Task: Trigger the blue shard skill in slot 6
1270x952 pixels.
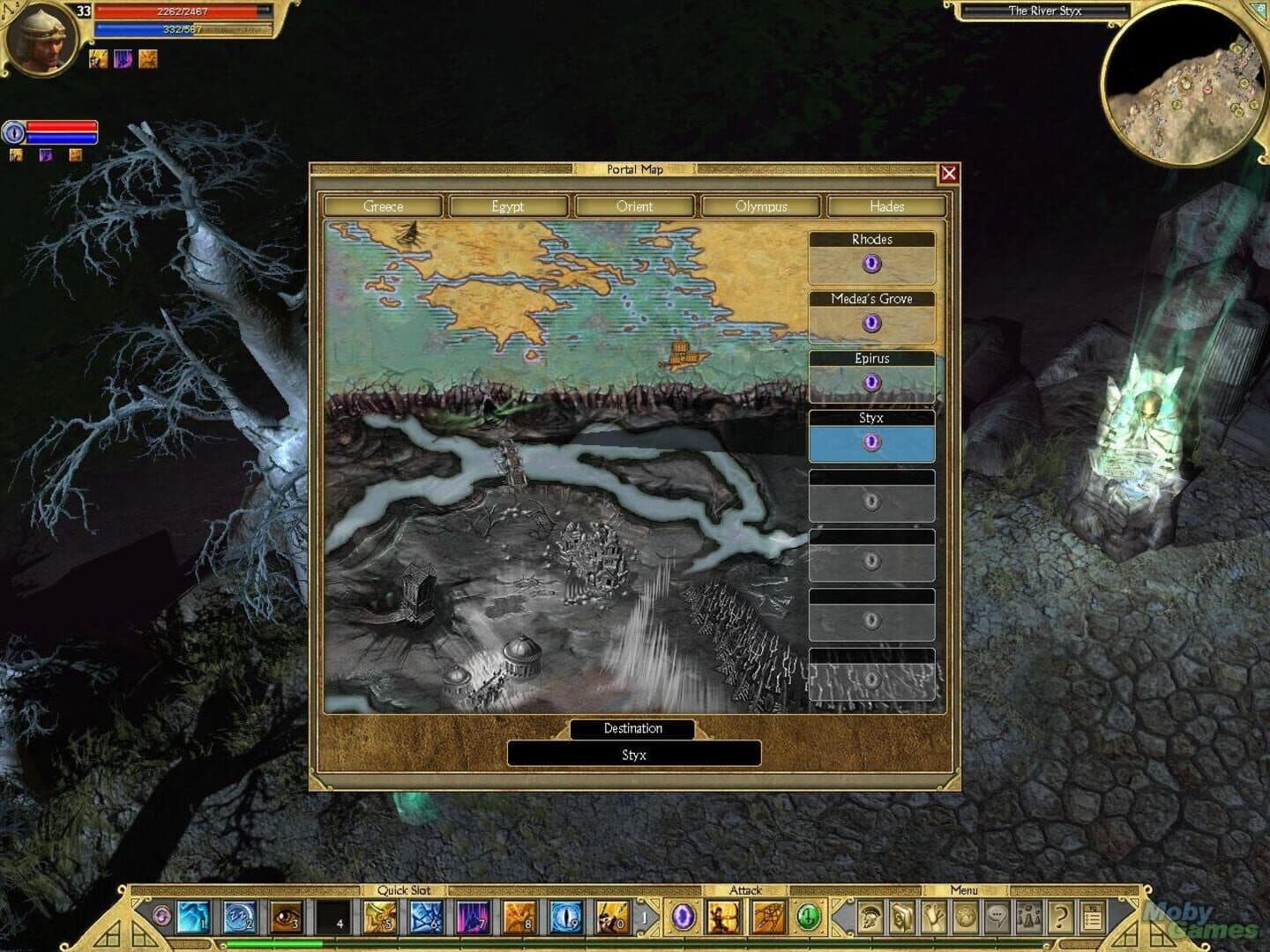Action: (x=424, y=917)
